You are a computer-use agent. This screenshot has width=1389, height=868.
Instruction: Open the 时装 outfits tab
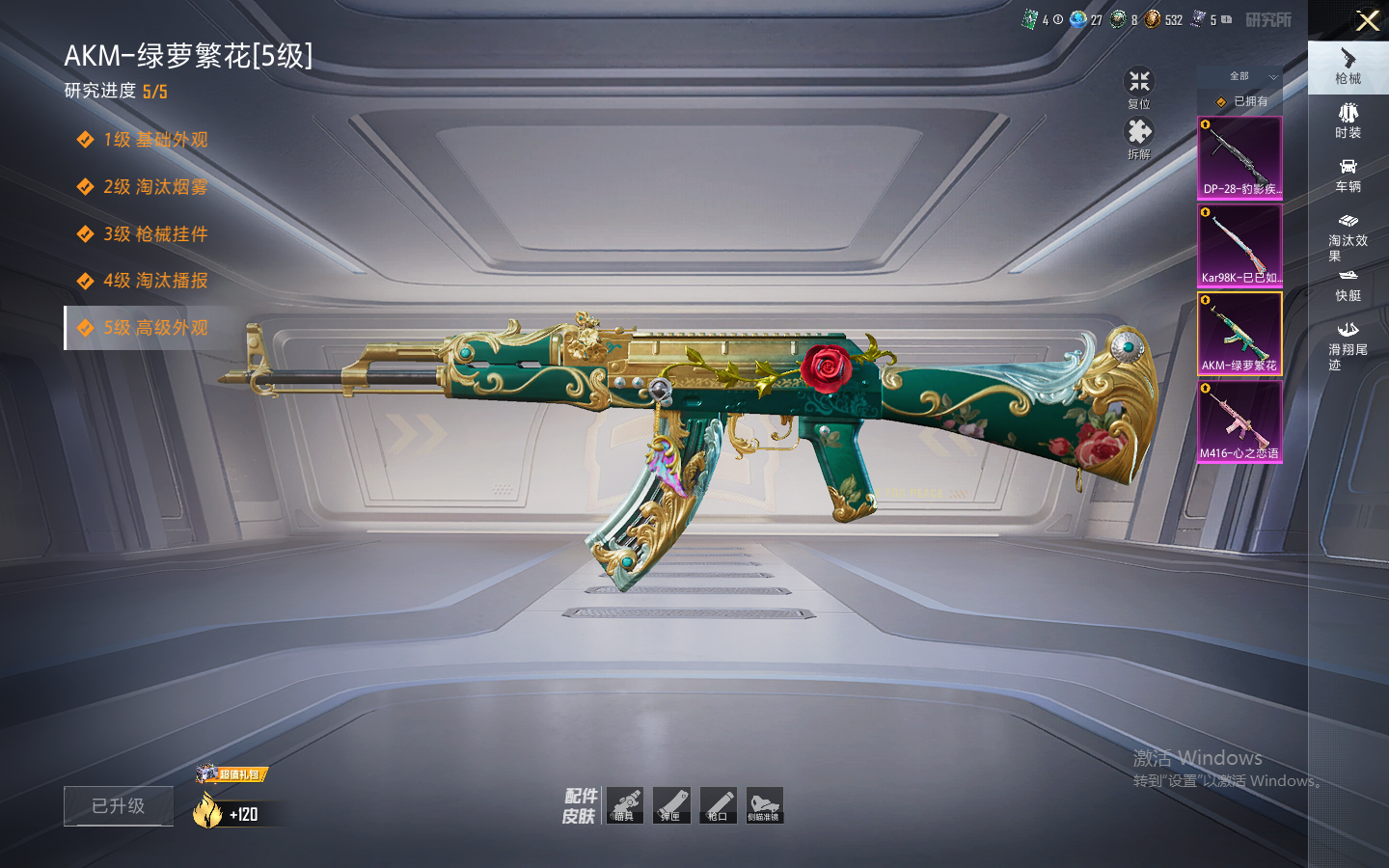coord(1348,121)
